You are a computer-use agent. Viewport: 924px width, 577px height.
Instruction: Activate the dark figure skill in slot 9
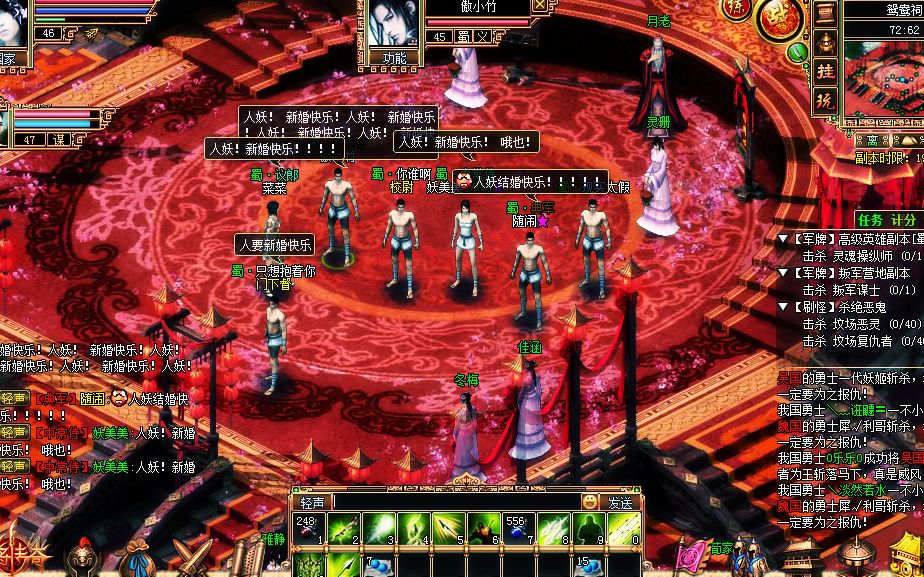point(588,530)
